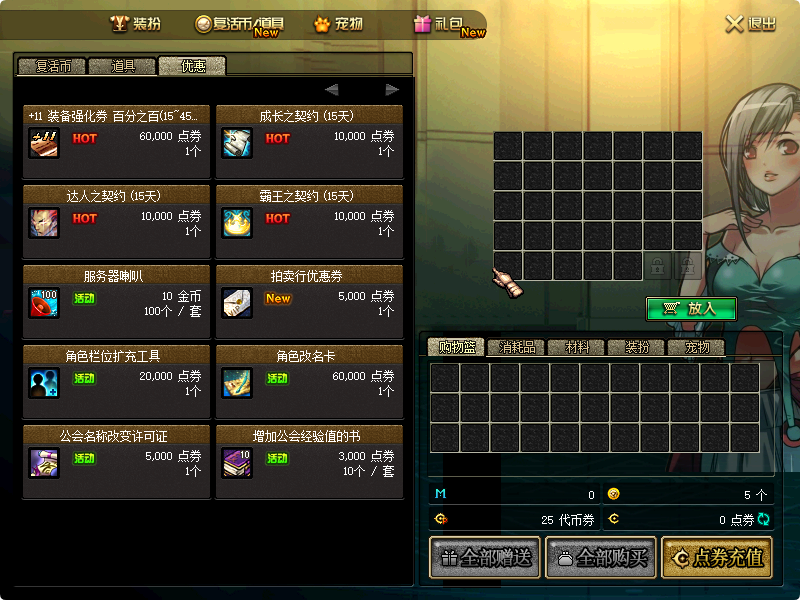800x600 pixels.
Task: Choose the 达人之契约 (15天) item
Action: pyautogui.click(x=116, y=214)
